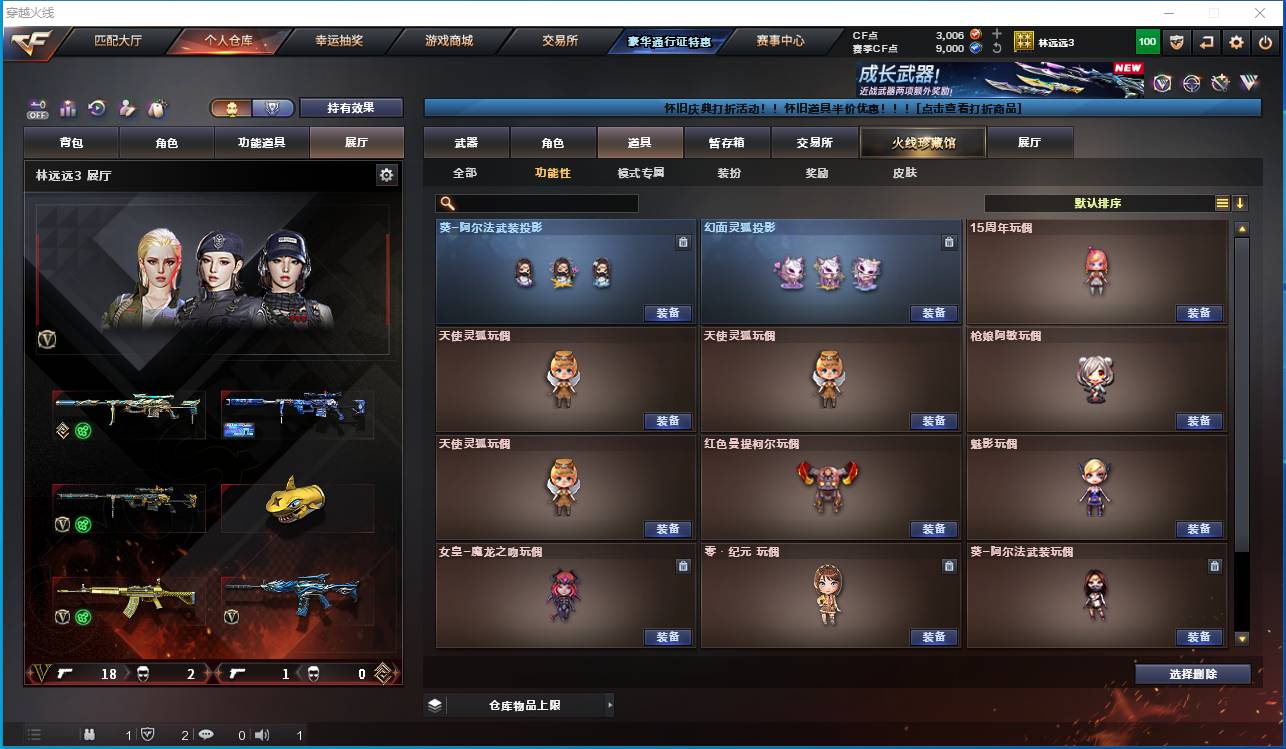Click the 持有效果 button
This screenshot has width=1286, height=749.
tap(352, 107)
